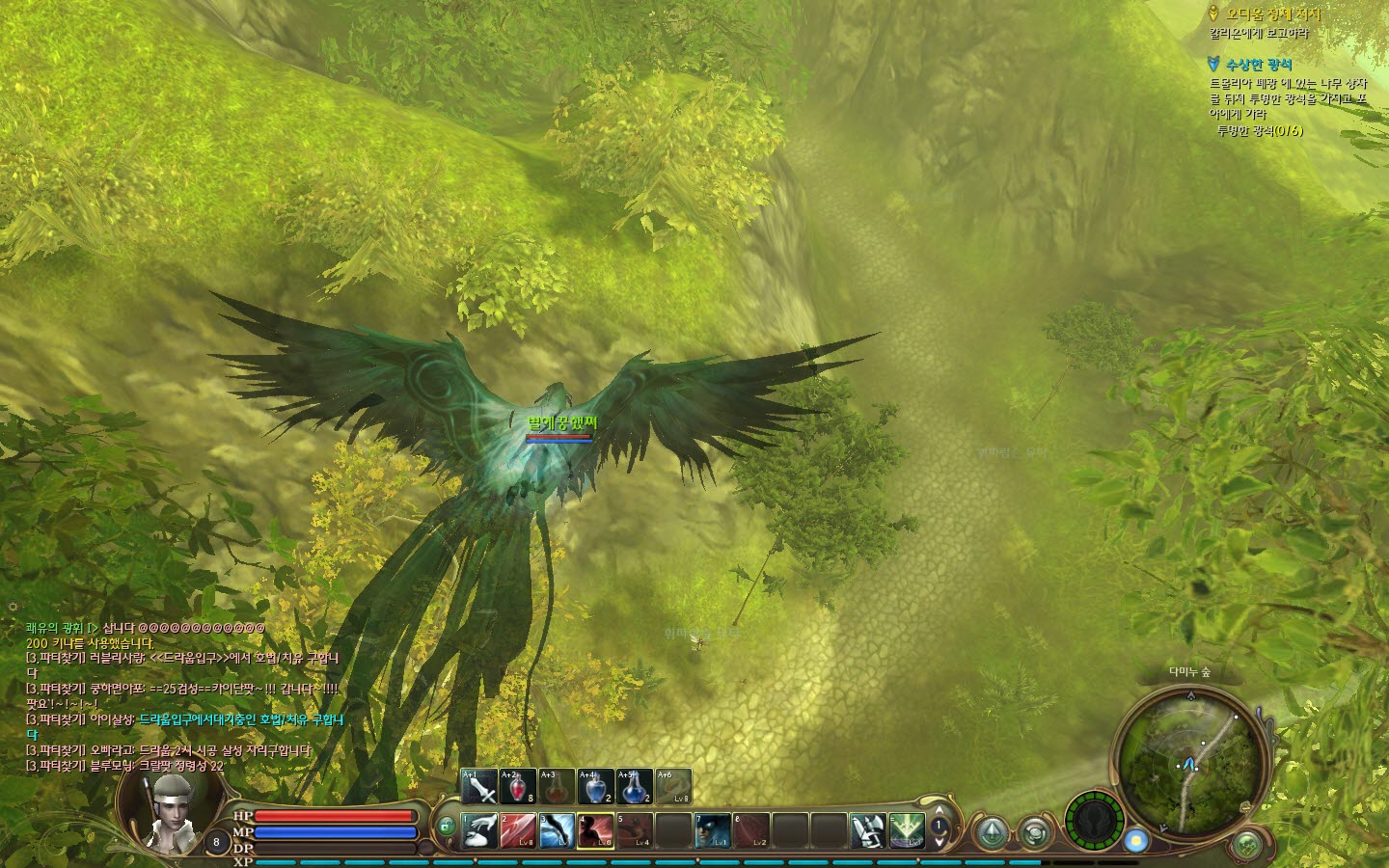The image size is (1389, 868).
Task: Activate the blue kick skill in slot 3
Action: point(557,830)
